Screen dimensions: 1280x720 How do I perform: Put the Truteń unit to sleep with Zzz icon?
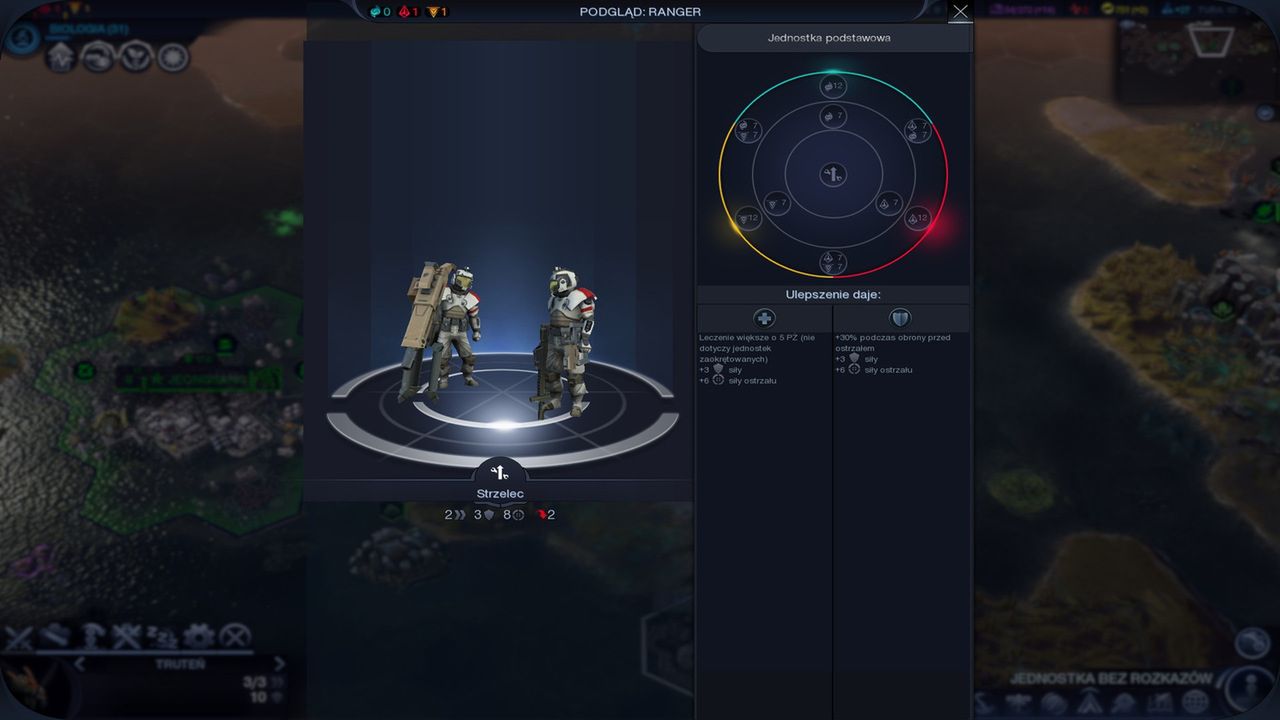click(161, 635)
